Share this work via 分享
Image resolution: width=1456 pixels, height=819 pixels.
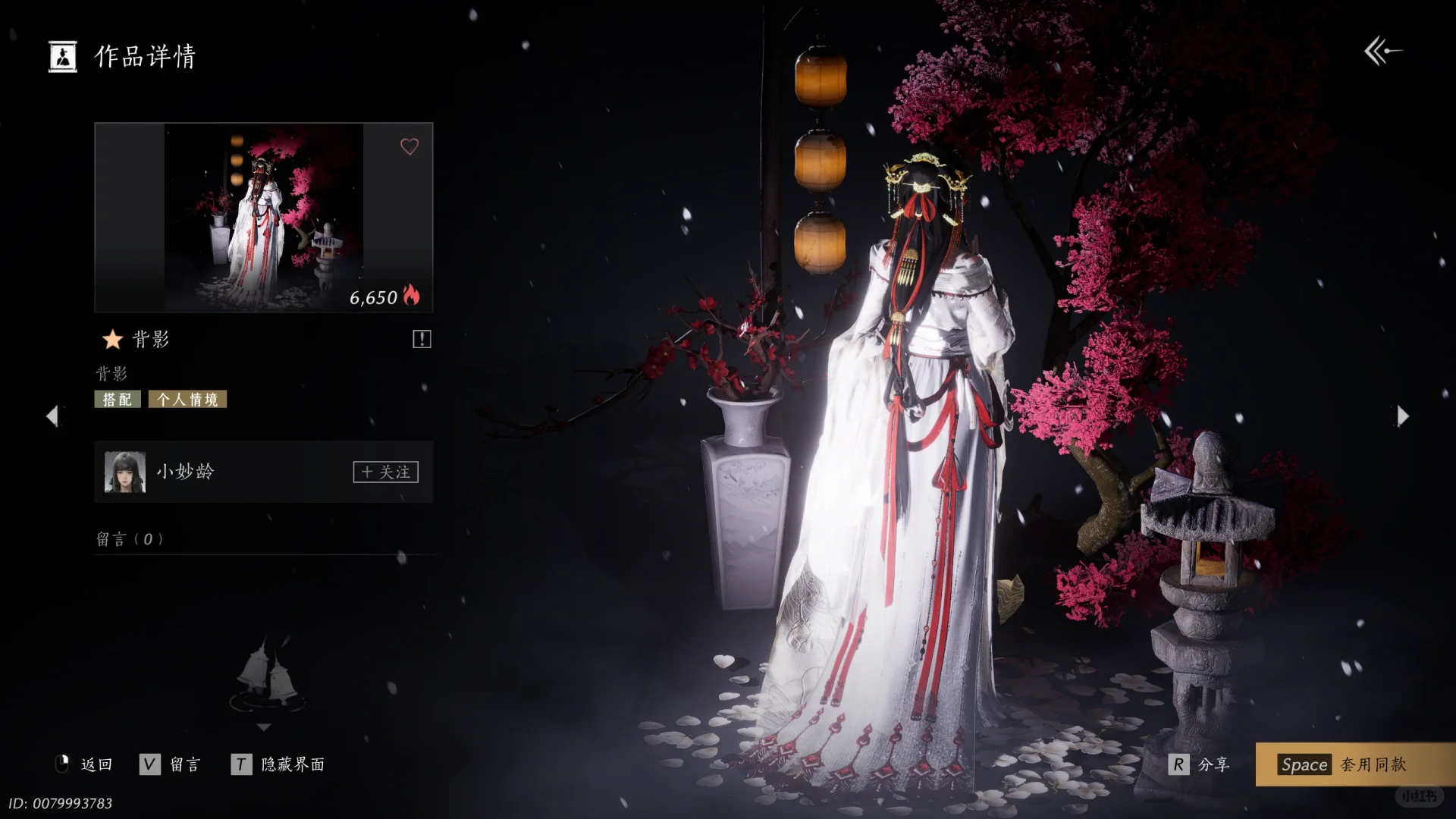(1200, 764)
